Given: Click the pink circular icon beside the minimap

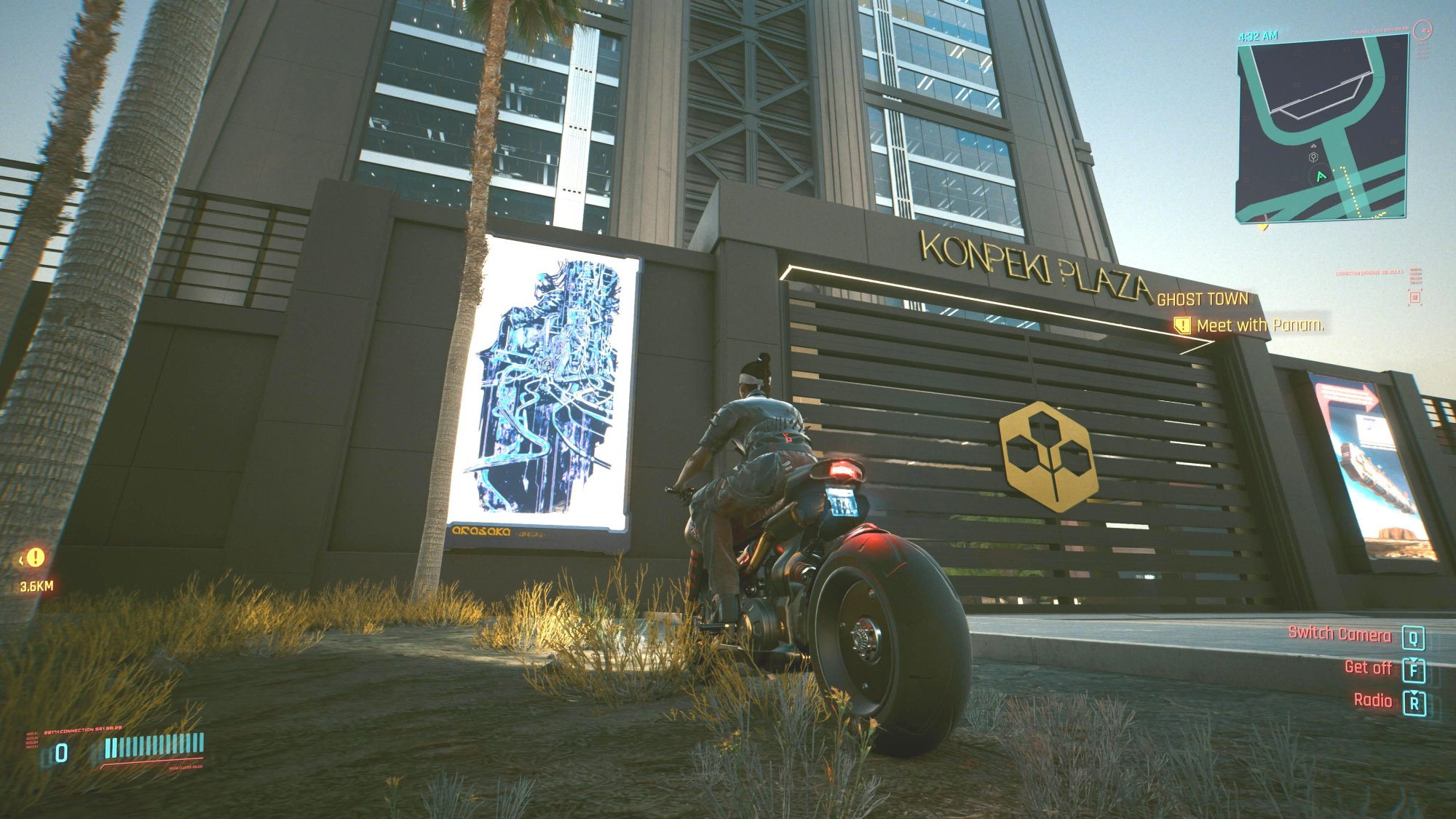Looking at the screenshot, I should tap(1422, 31).
